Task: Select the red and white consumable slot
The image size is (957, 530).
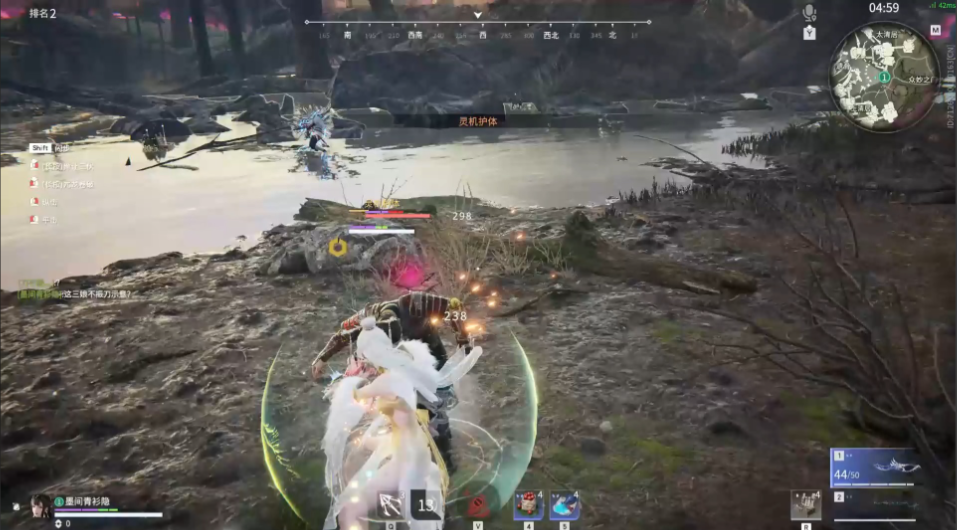Action: (528, 505)
